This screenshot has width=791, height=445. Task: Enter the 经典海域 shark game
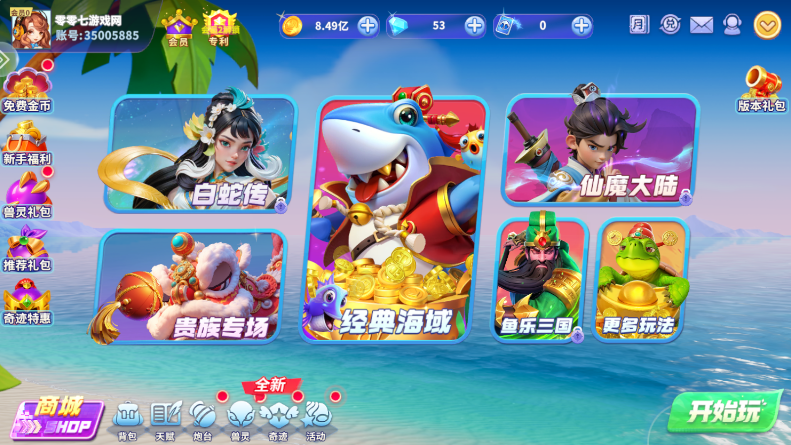click(400, 218)
